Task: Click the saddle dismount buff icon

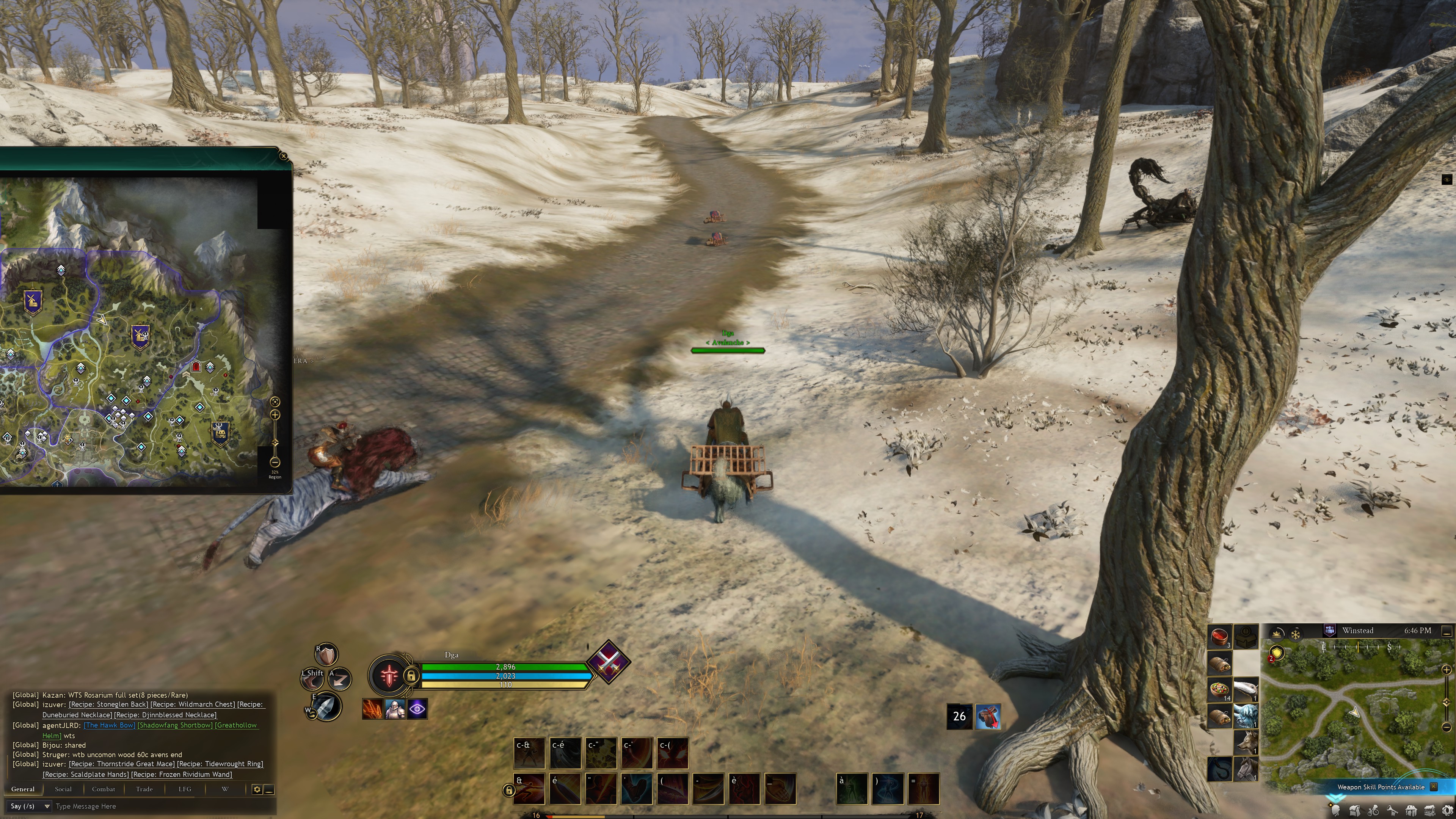Action: click(x=987, y=716)
